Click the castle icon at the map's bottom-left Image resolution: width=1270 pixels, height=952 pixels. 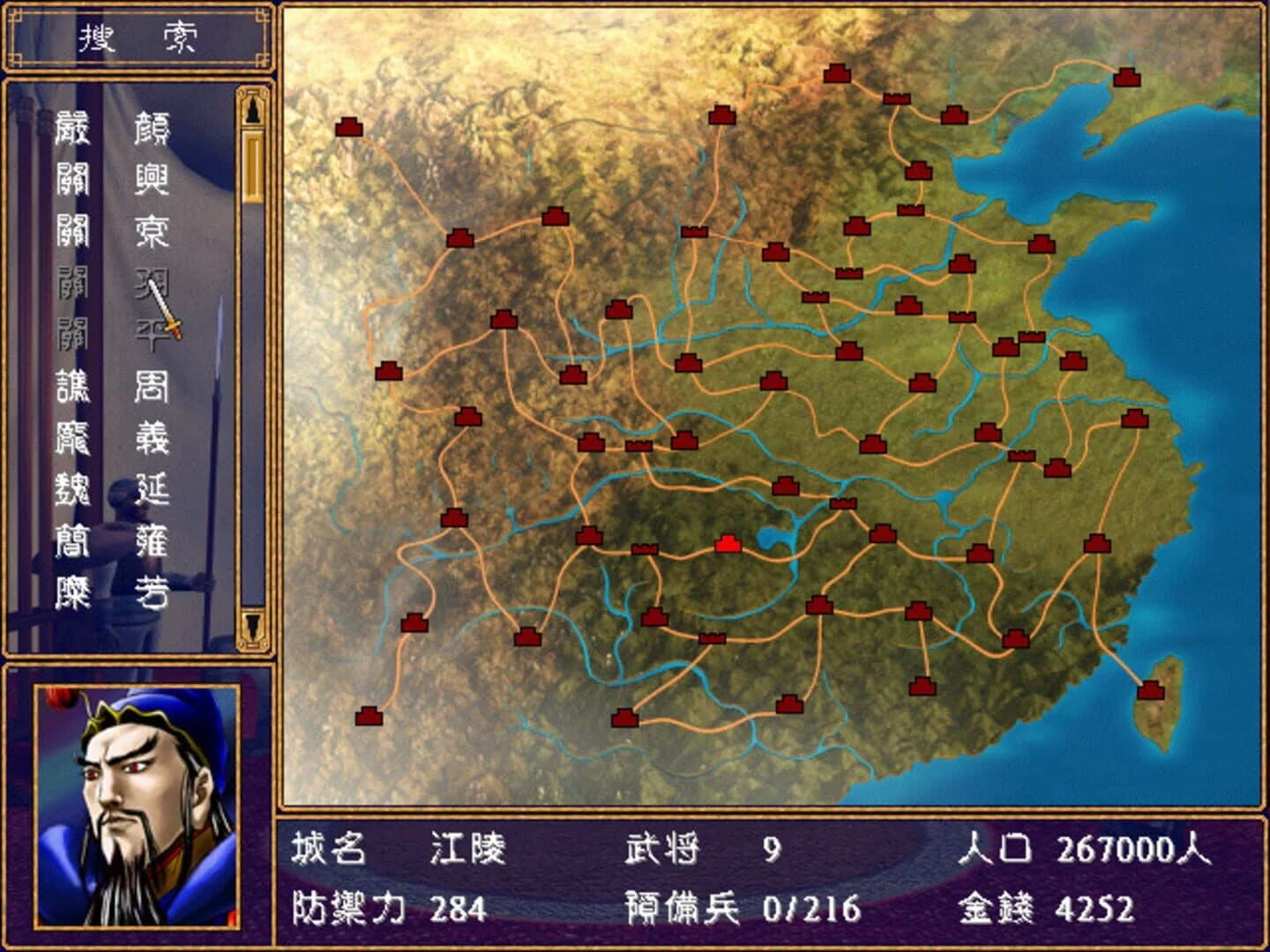pos(370,716)
